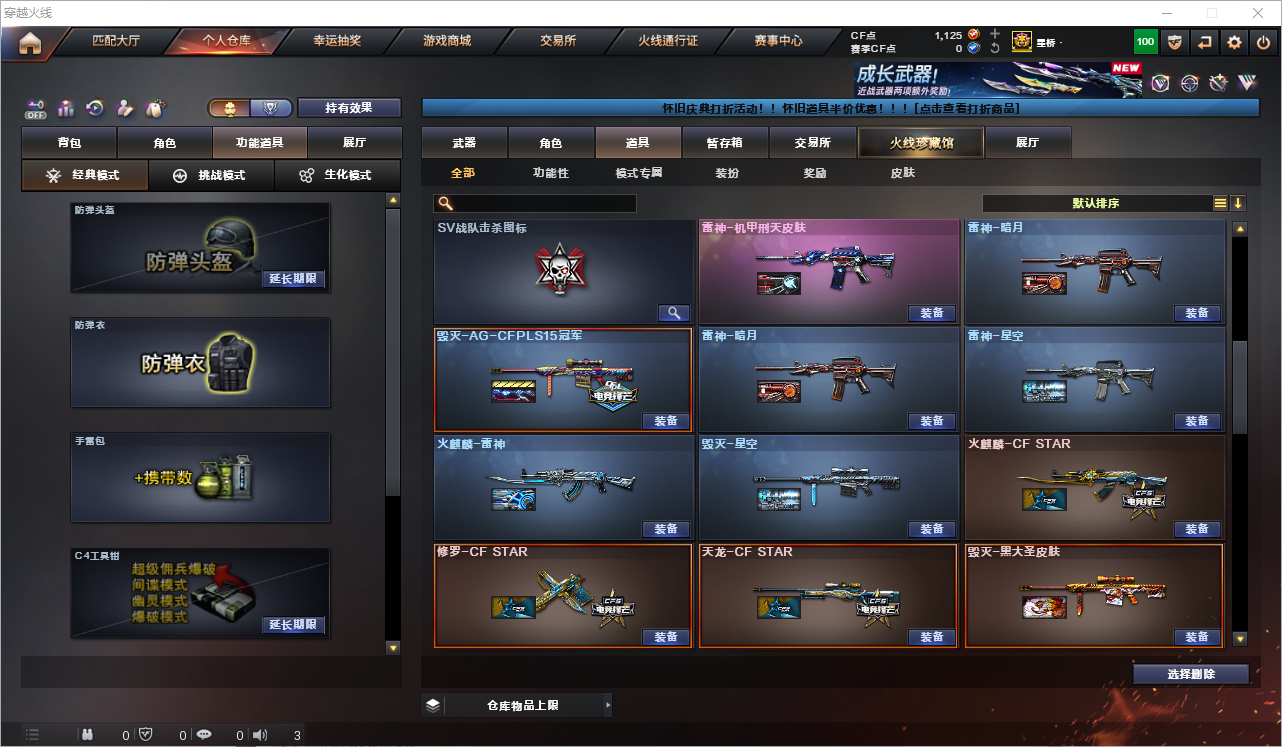Open the 火线珍藏馆 collection tab
This screenshot has width=1282, height=747.
pyautogui.click(x=921, y=143)
